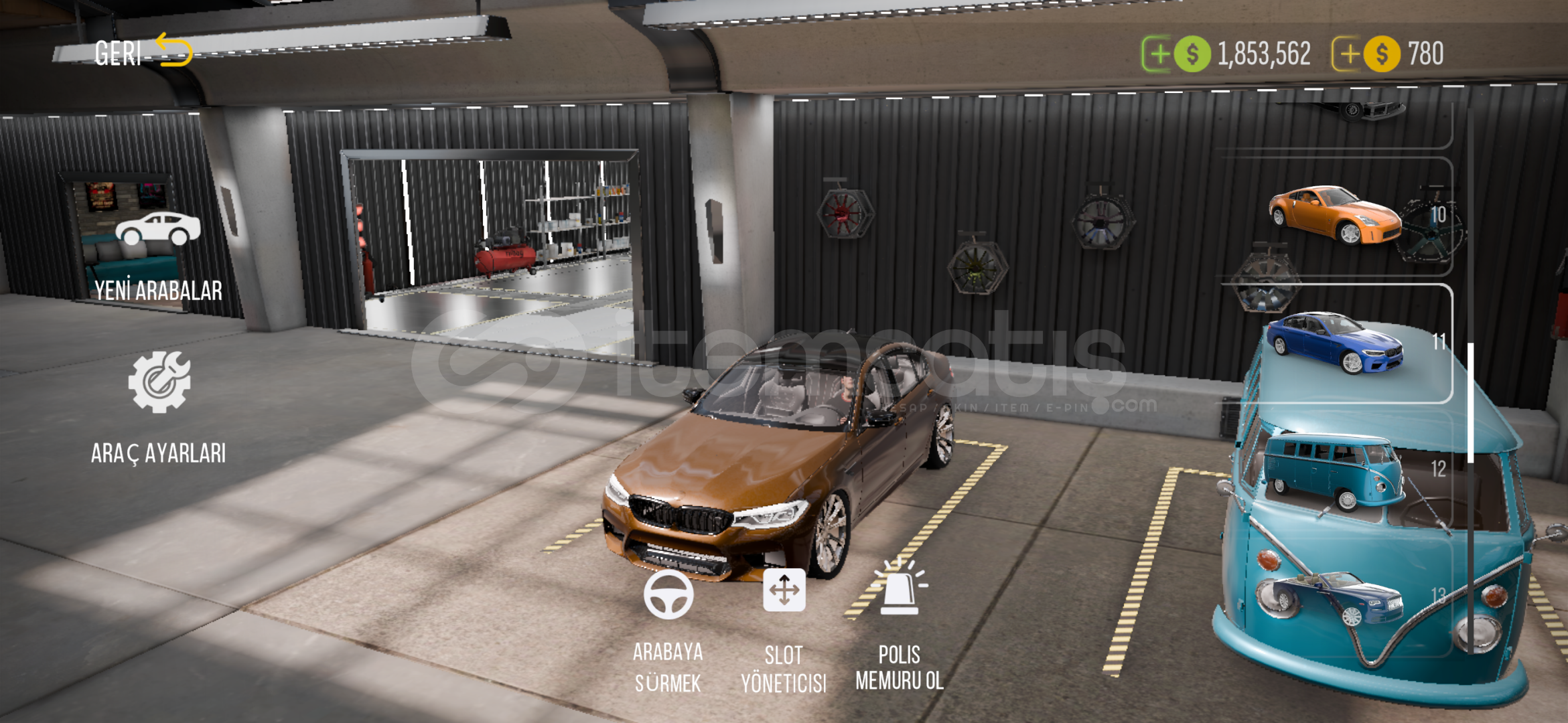Choose ARABAYA SÜRMEK to drive the car
The height and width of the screenshot is (723, 1568).
point(668,629)
